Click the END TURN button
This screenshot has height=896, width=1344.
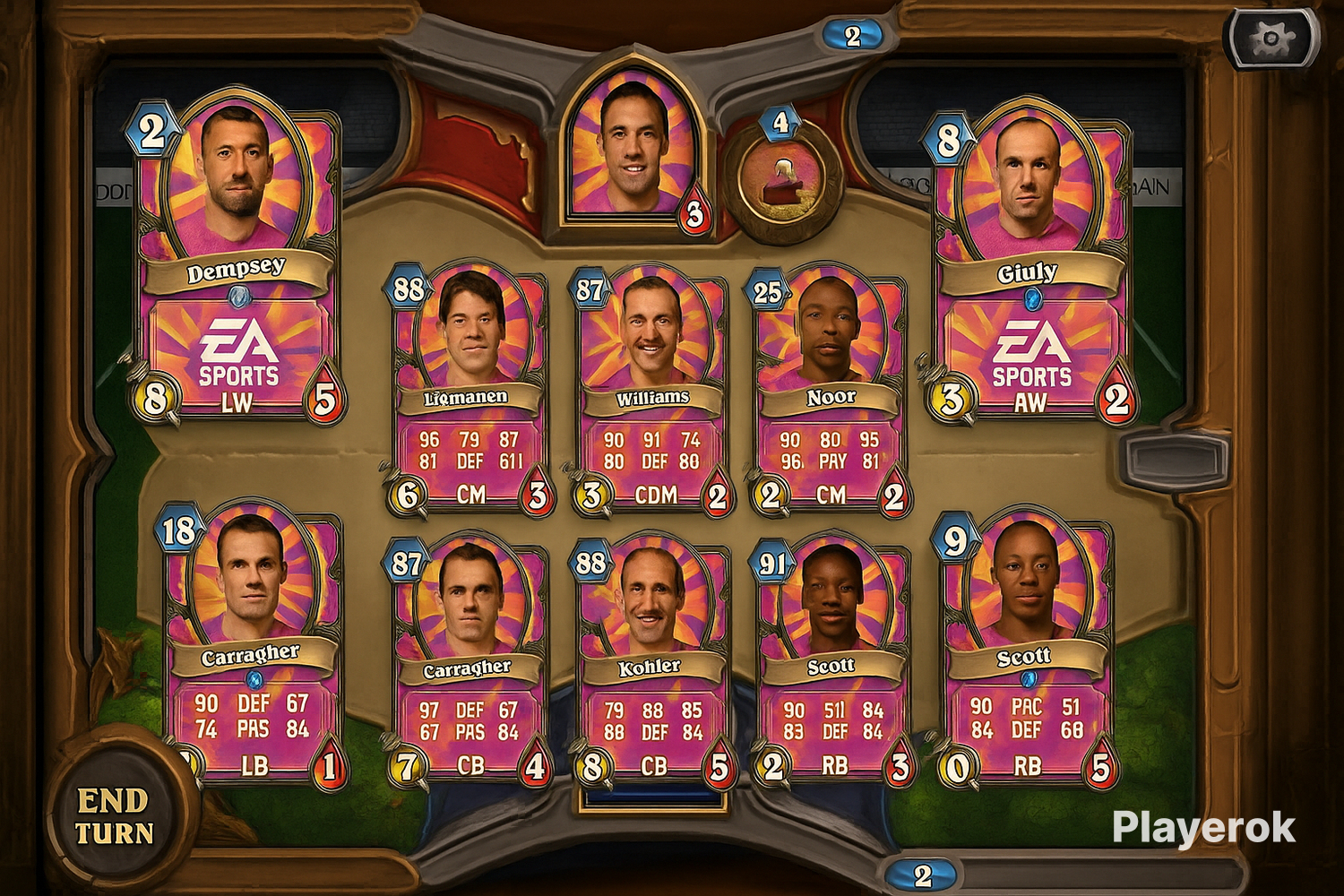tap(113, 816)
